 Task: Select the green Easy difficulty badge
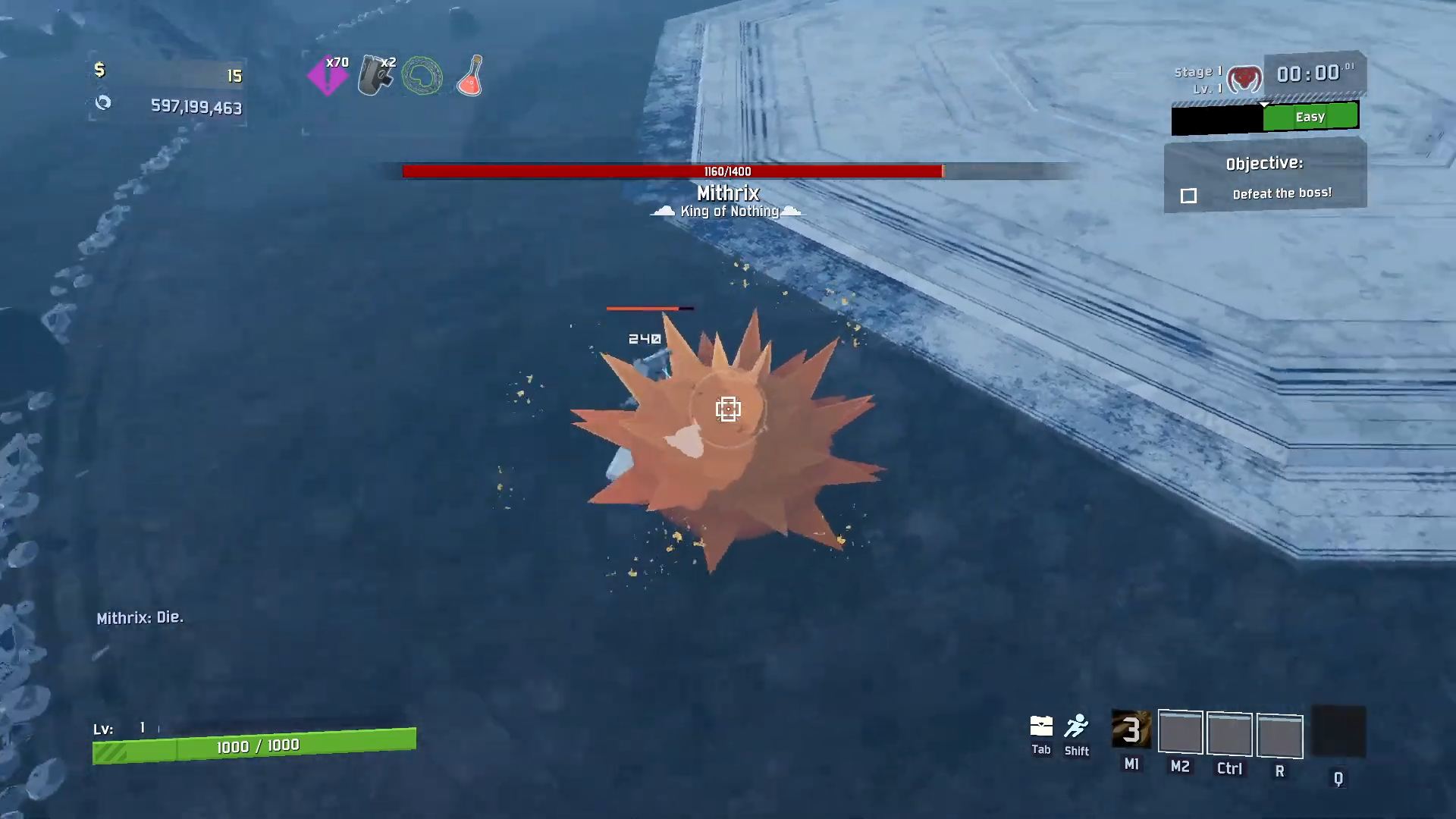click(1310, 117)
